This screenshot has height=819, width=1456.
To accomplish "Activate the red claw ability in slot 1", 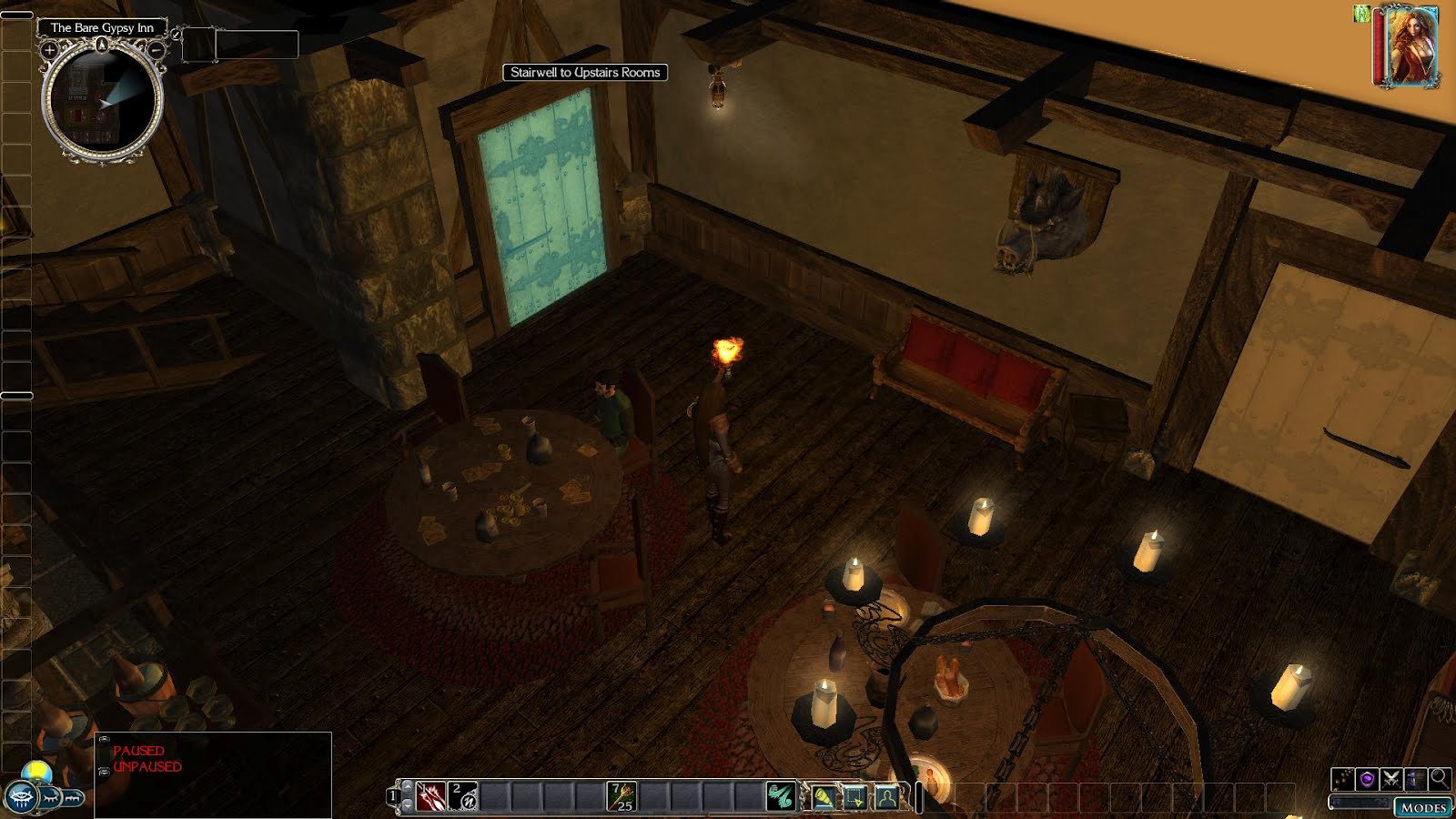I will pyautogui.click(x=430, y=797).
